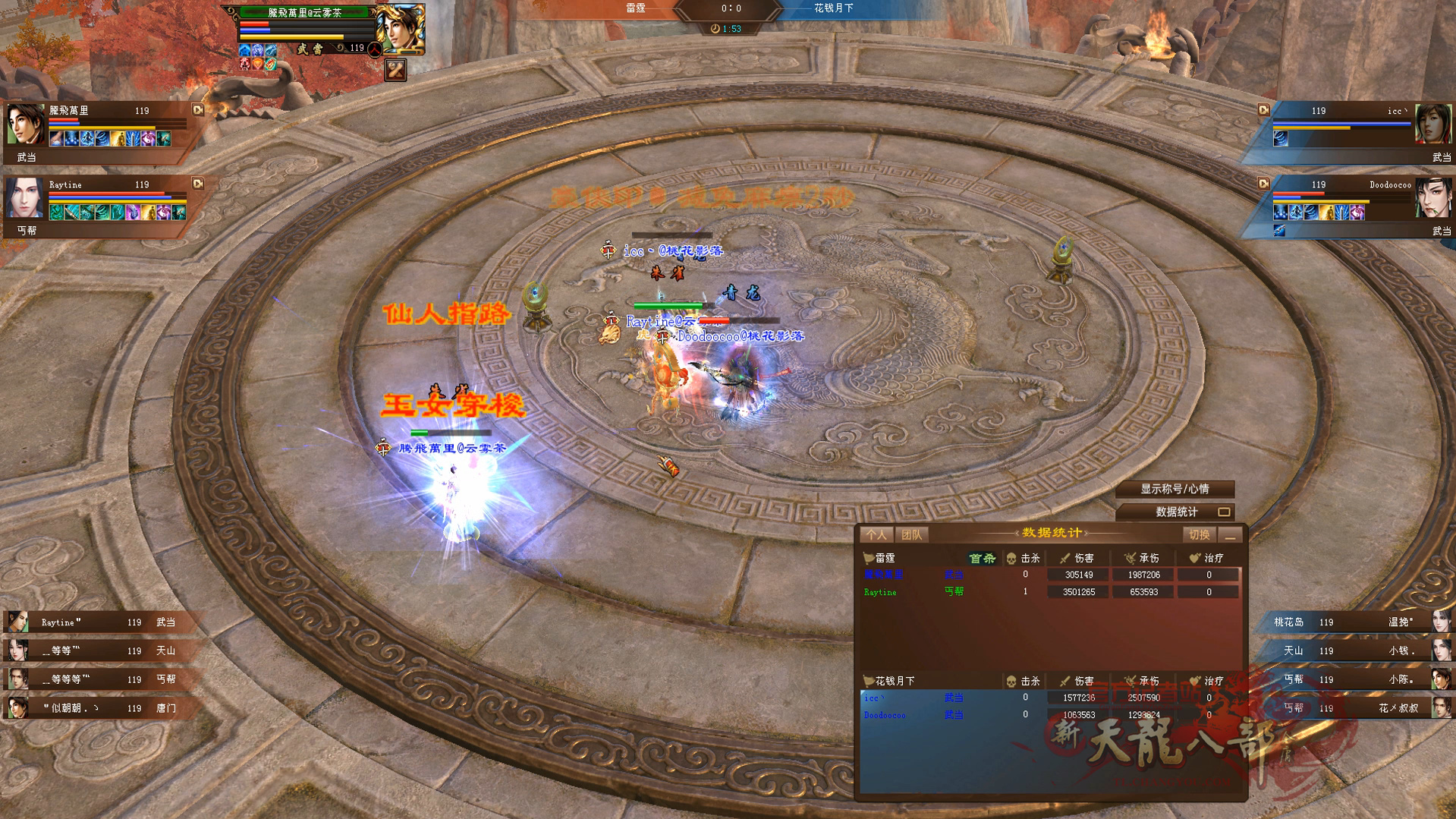Select the 花メ叔叔 丐帮 roster row
1456x819 pixels.
1358,708
